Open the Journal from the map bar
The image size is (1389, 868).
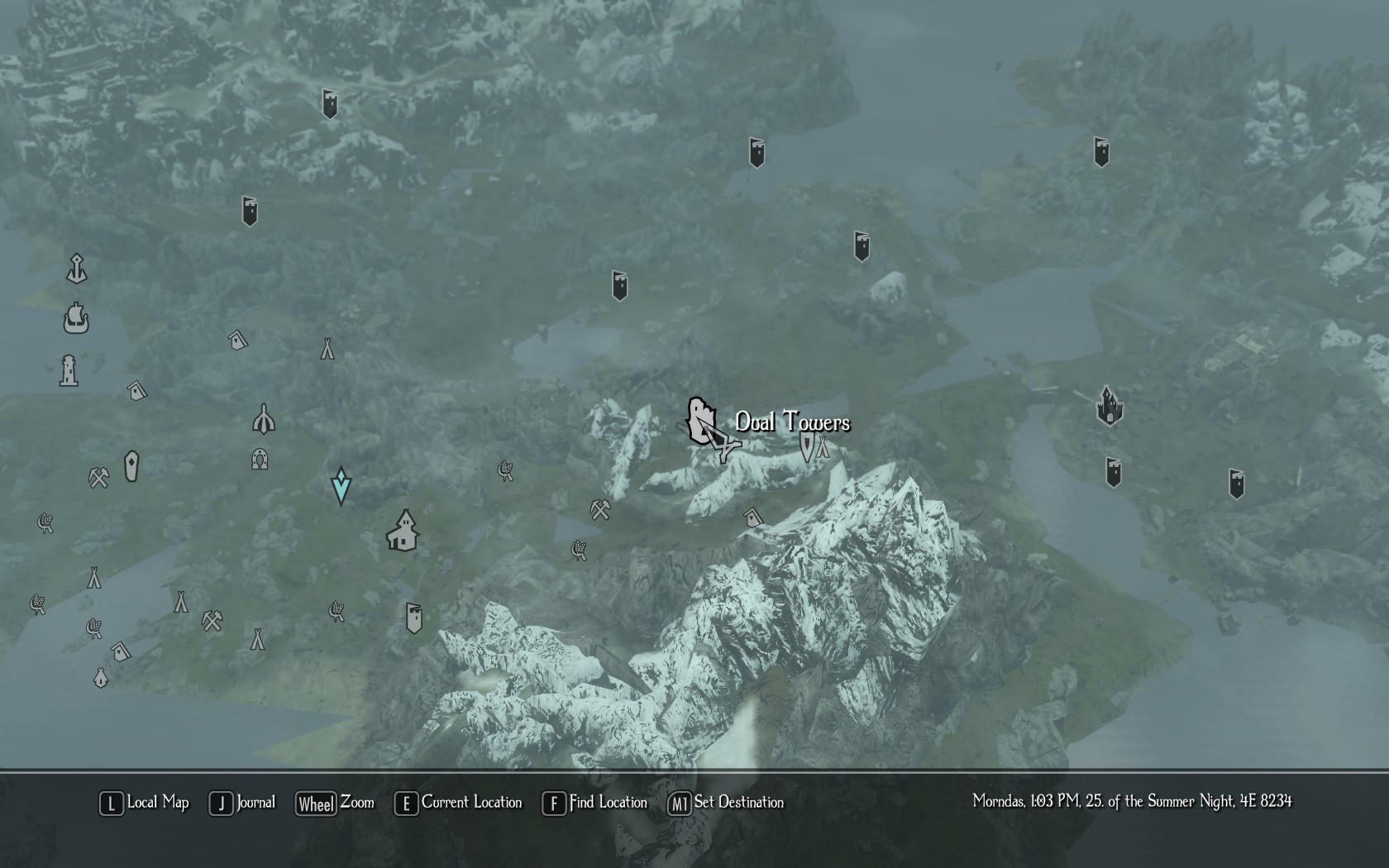coord(243,803)
